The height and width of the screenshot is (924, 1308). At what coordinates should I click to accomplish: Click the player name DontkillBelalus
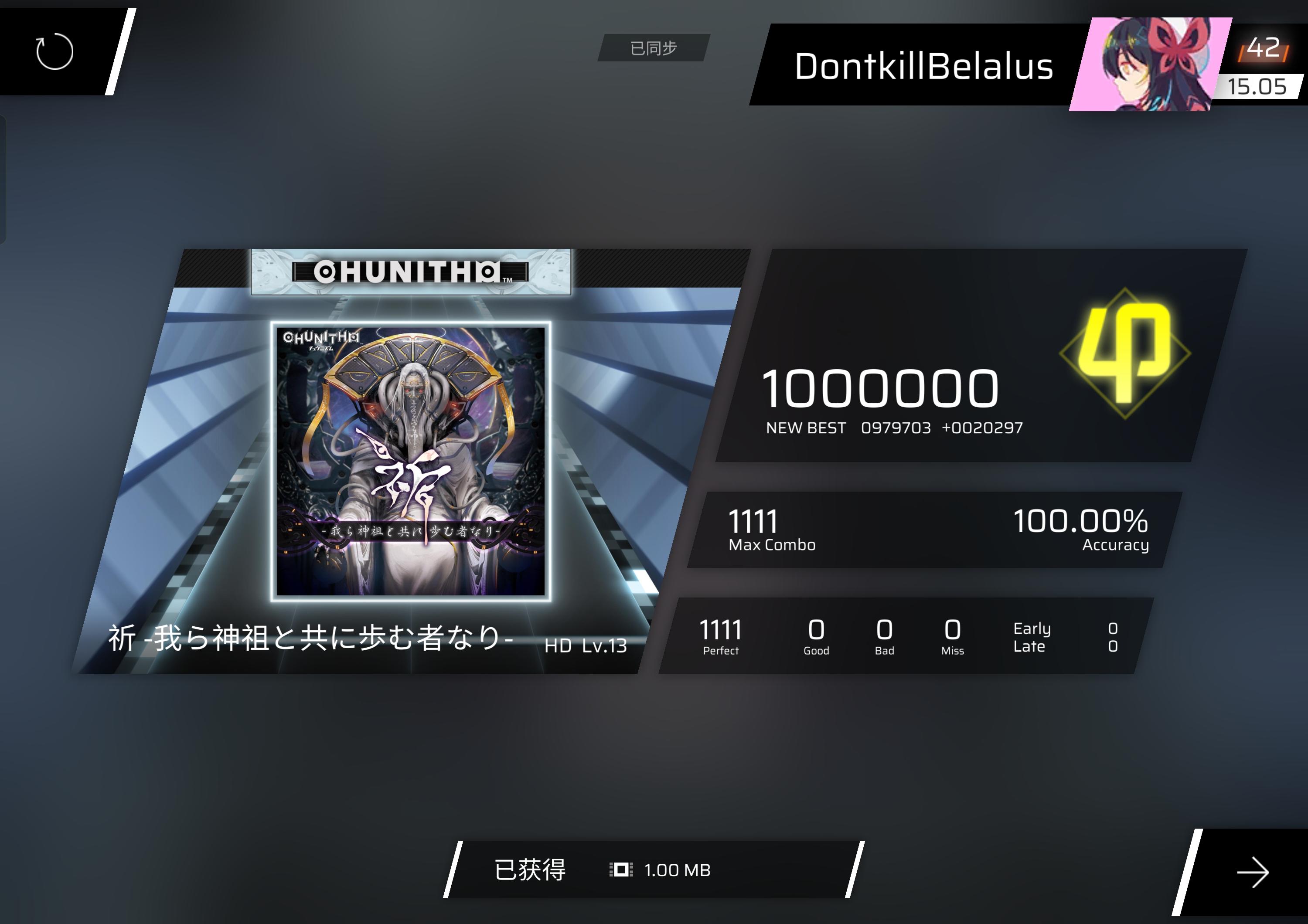click(923, 68)
